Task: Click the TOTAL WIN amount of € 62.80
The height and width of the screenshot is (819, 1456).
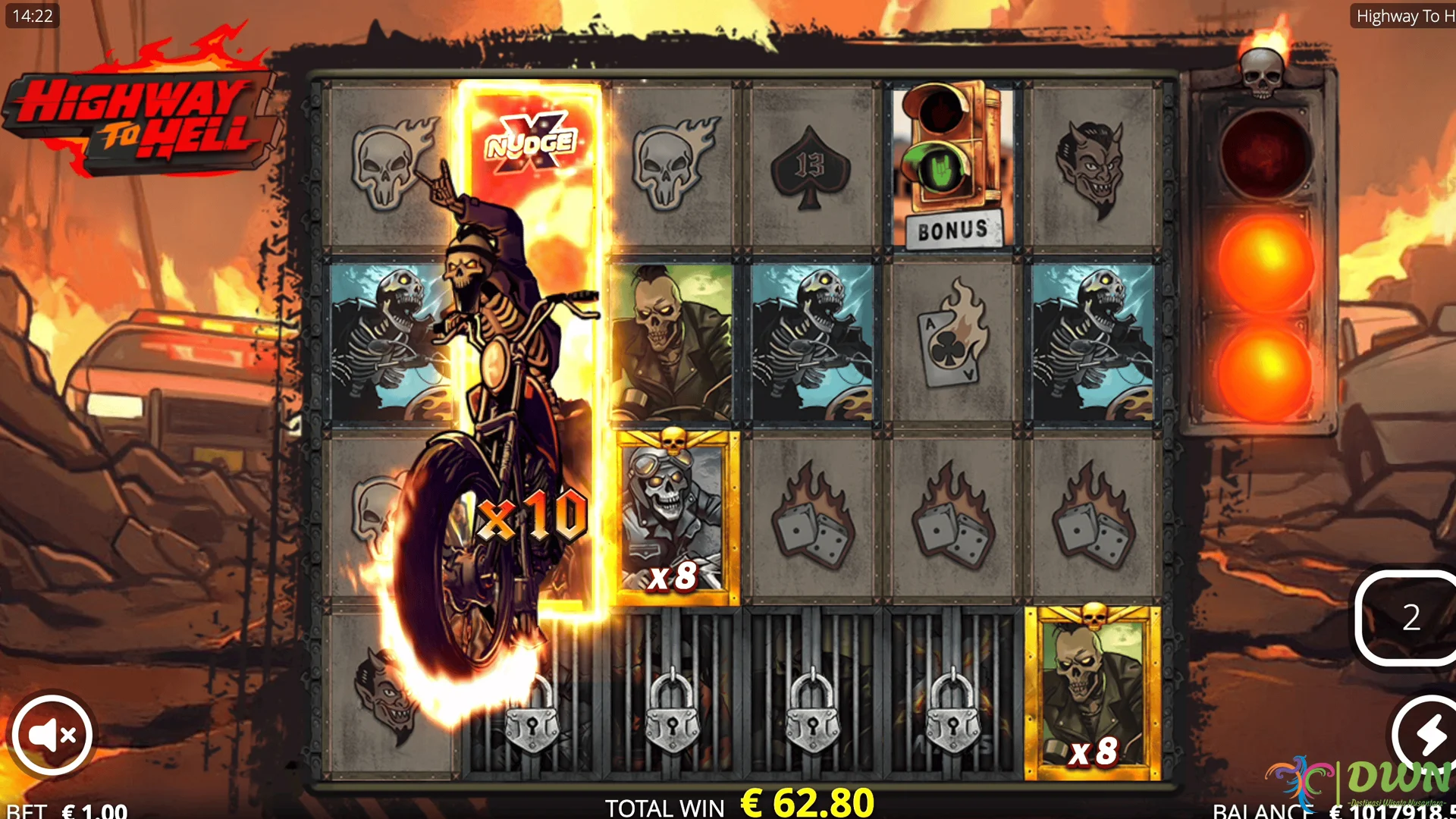Action: [x=805, y=802]
